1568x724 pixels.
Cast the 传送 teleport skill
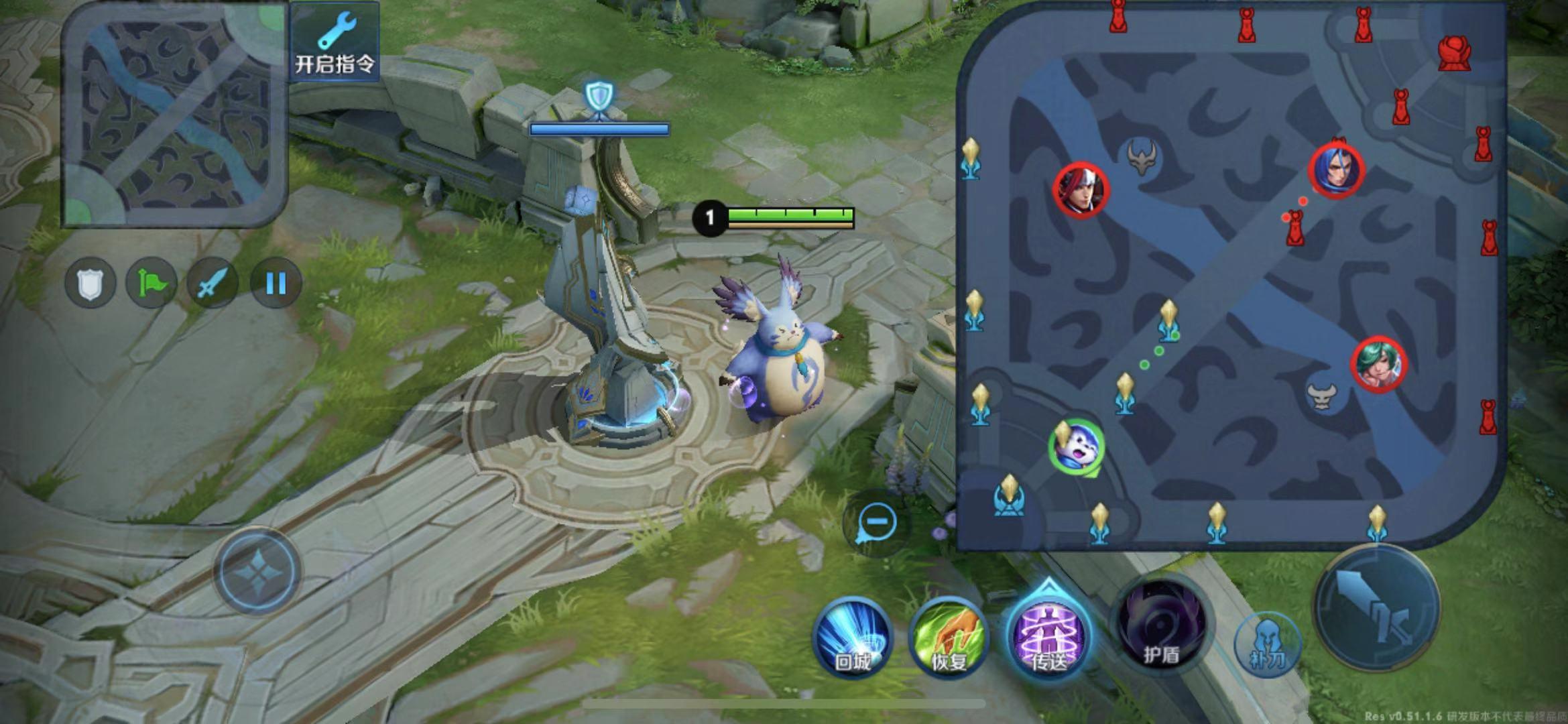coord(1048,635)
